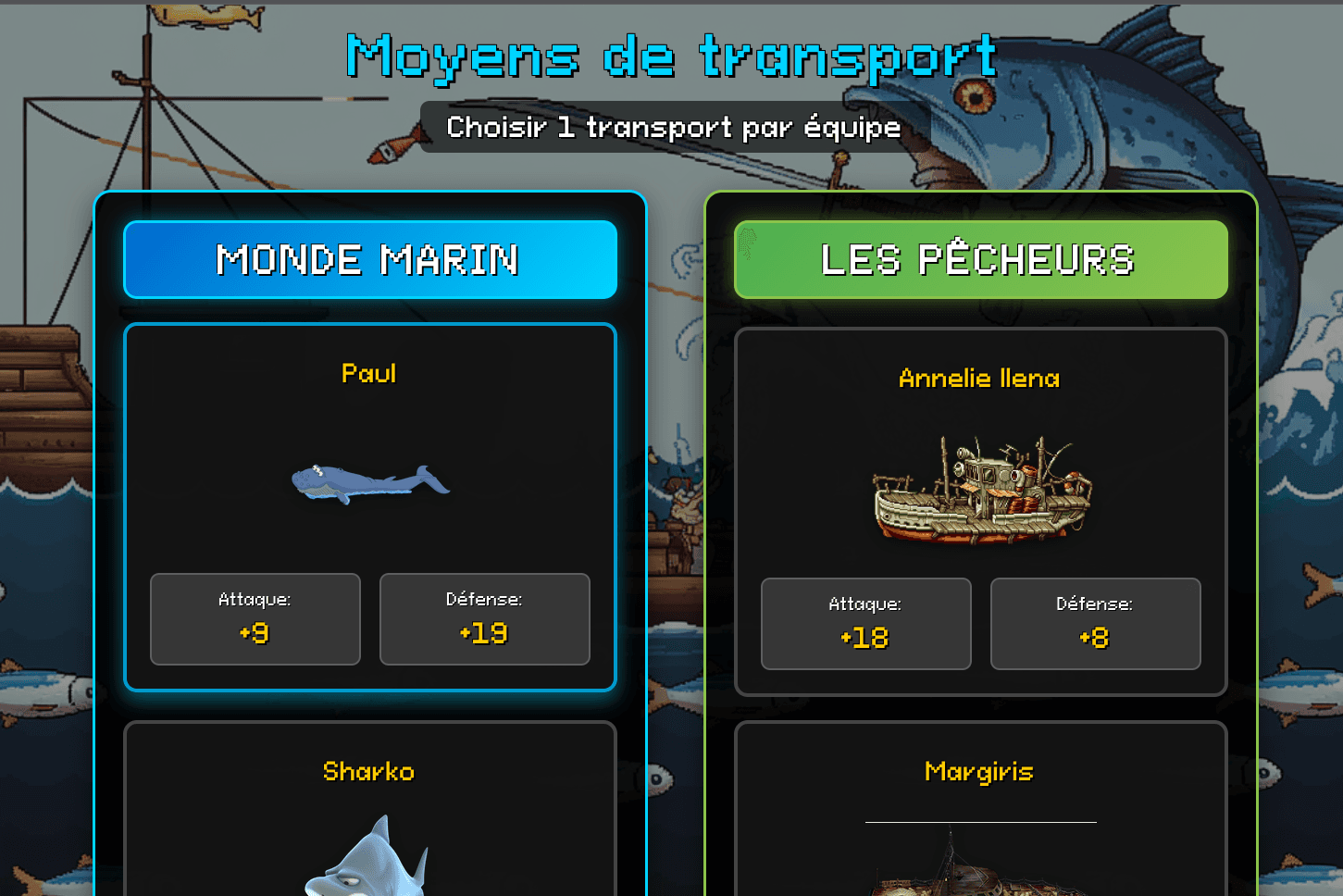This screenshot has height=896, width=1343.
Task: Select Annelie Ilena's fishing boat sprite
Action: point(979,489)
